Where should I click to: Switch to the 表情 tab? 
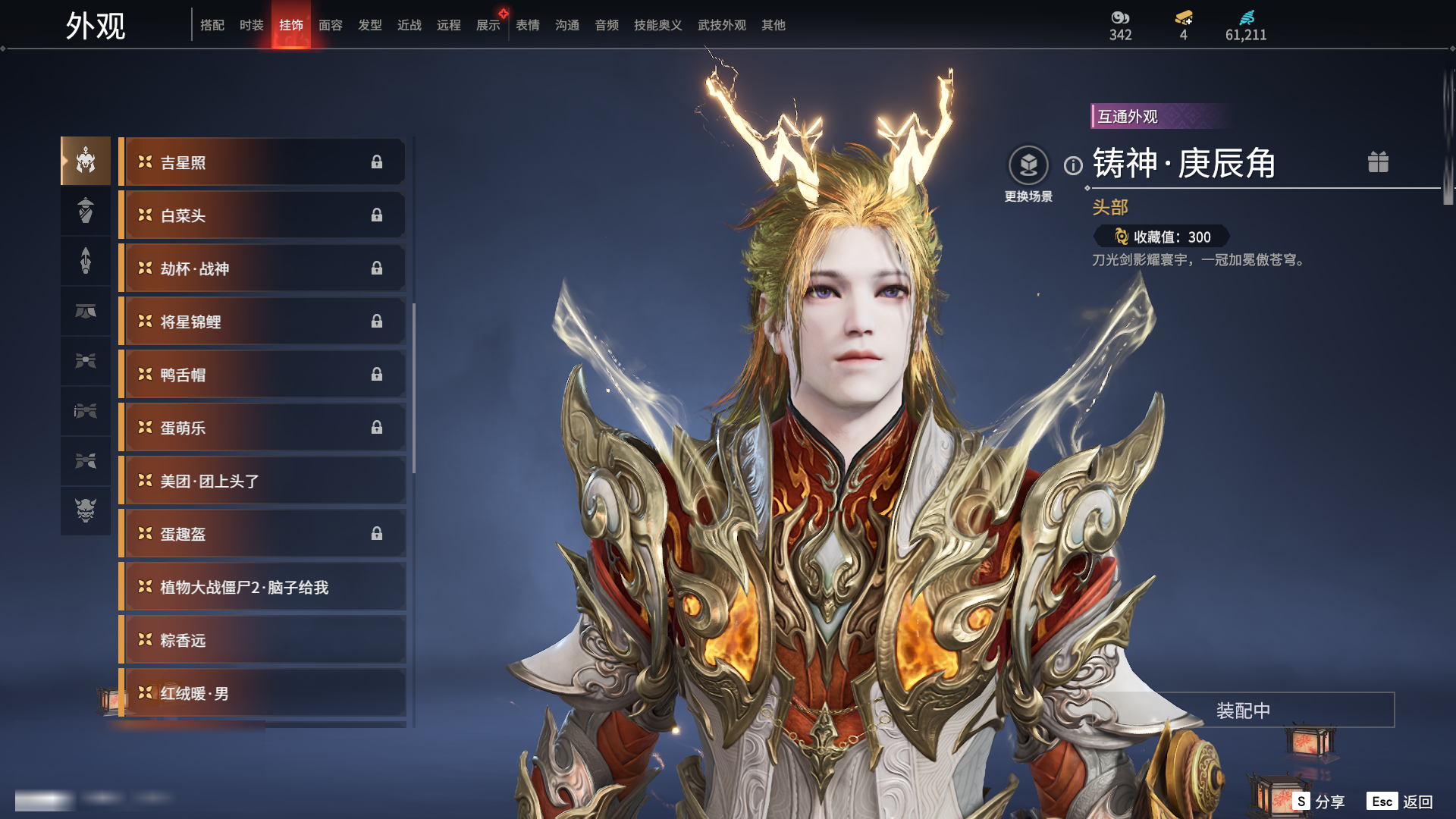point(527,25)
